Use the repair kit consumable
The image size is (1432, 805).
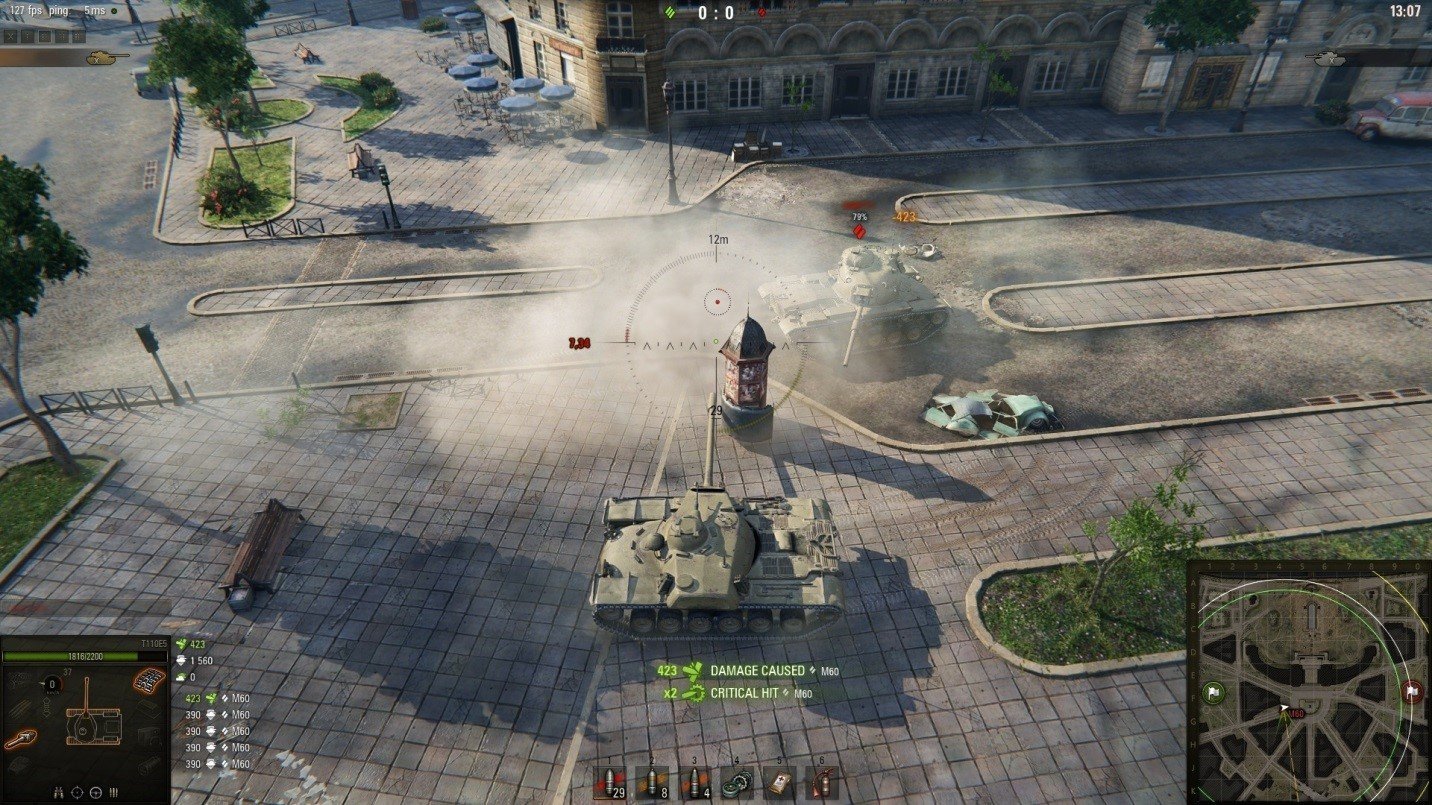(737, 782)
